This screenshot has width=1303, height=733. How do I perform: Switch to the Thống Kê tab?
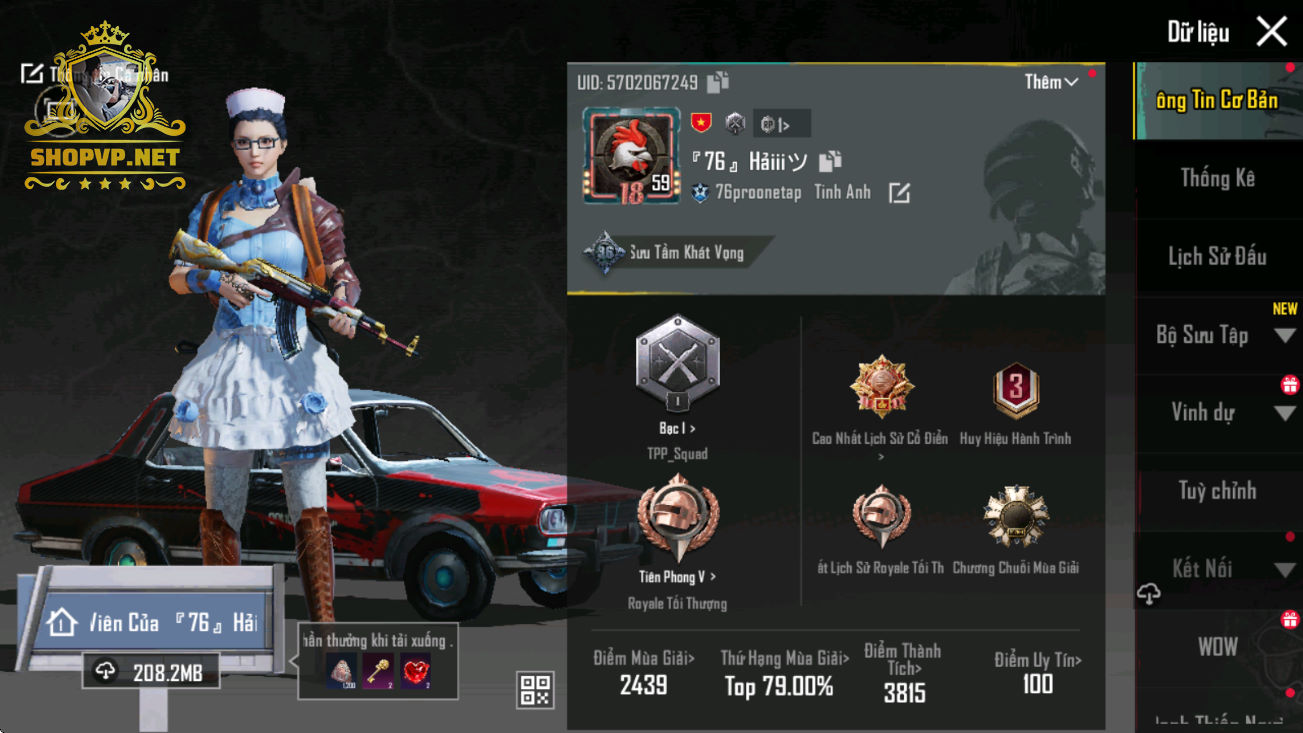click(x=1217, y=179)
